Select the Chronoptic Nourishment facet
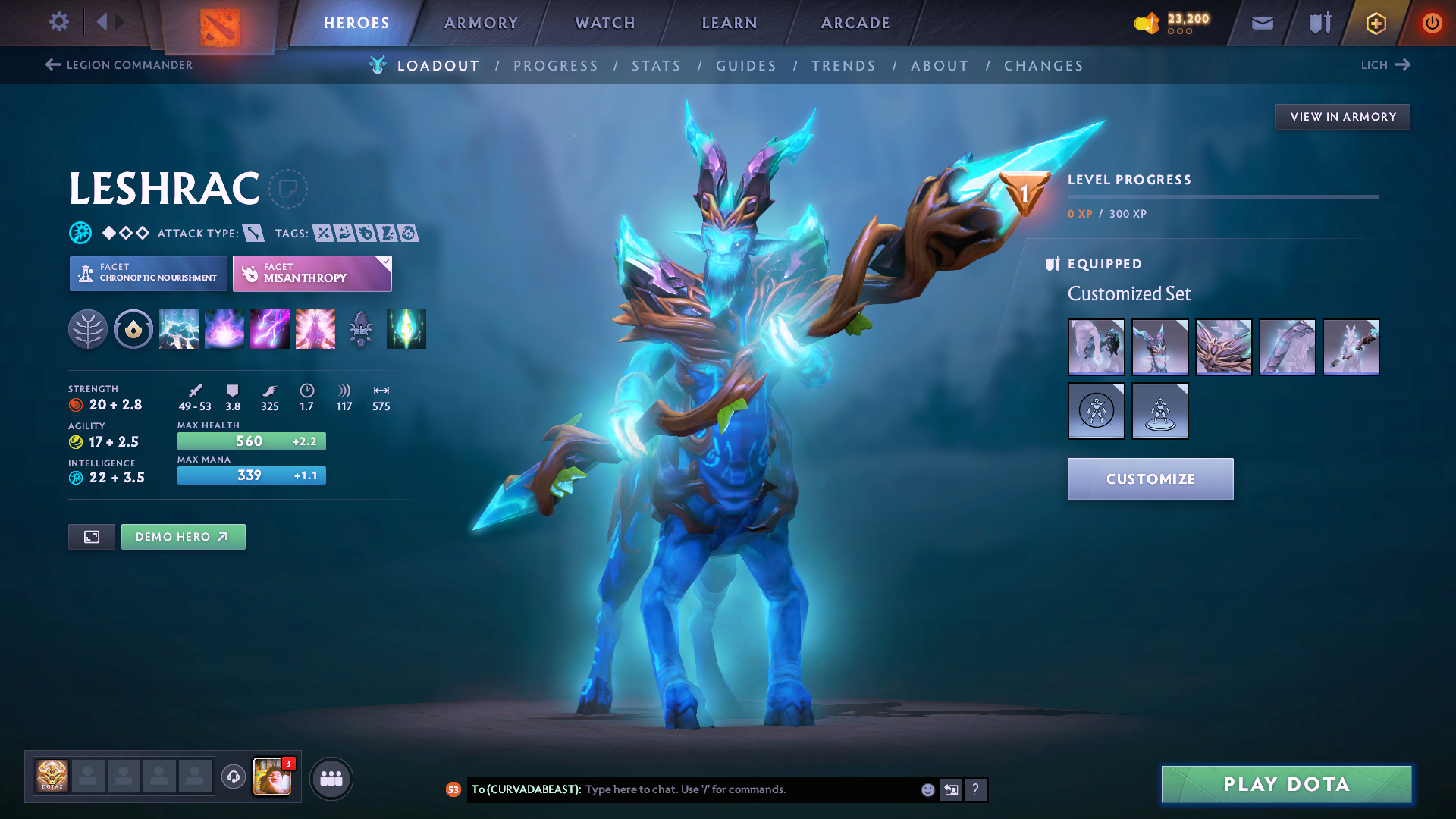Image resolution: width=1456 pixels, height=819 pixels. pos(149,273)
